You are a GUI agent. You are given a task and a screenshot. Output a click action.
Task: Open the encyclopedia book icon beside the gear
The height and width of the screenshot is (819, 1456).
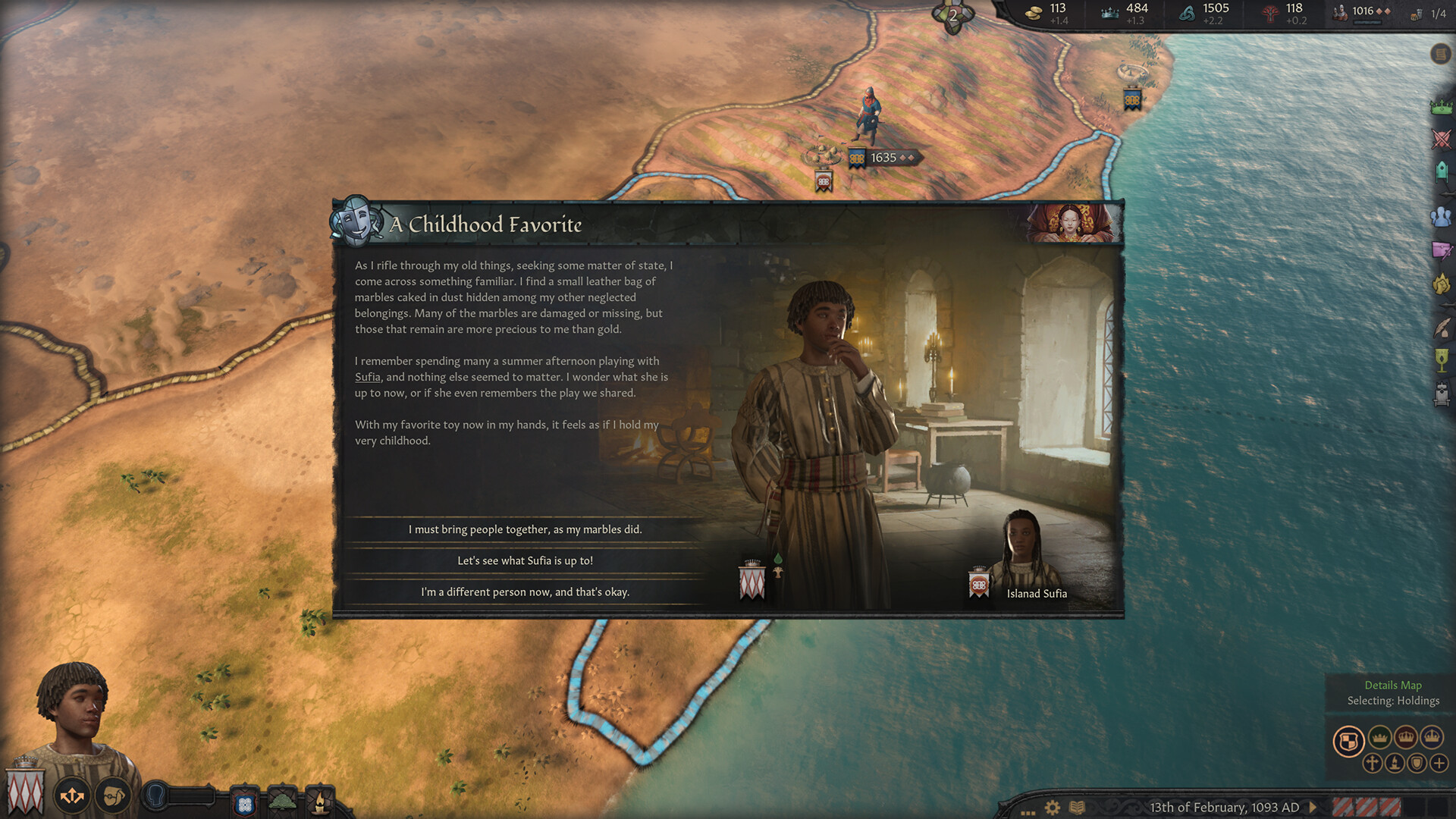click(1077, 808)
